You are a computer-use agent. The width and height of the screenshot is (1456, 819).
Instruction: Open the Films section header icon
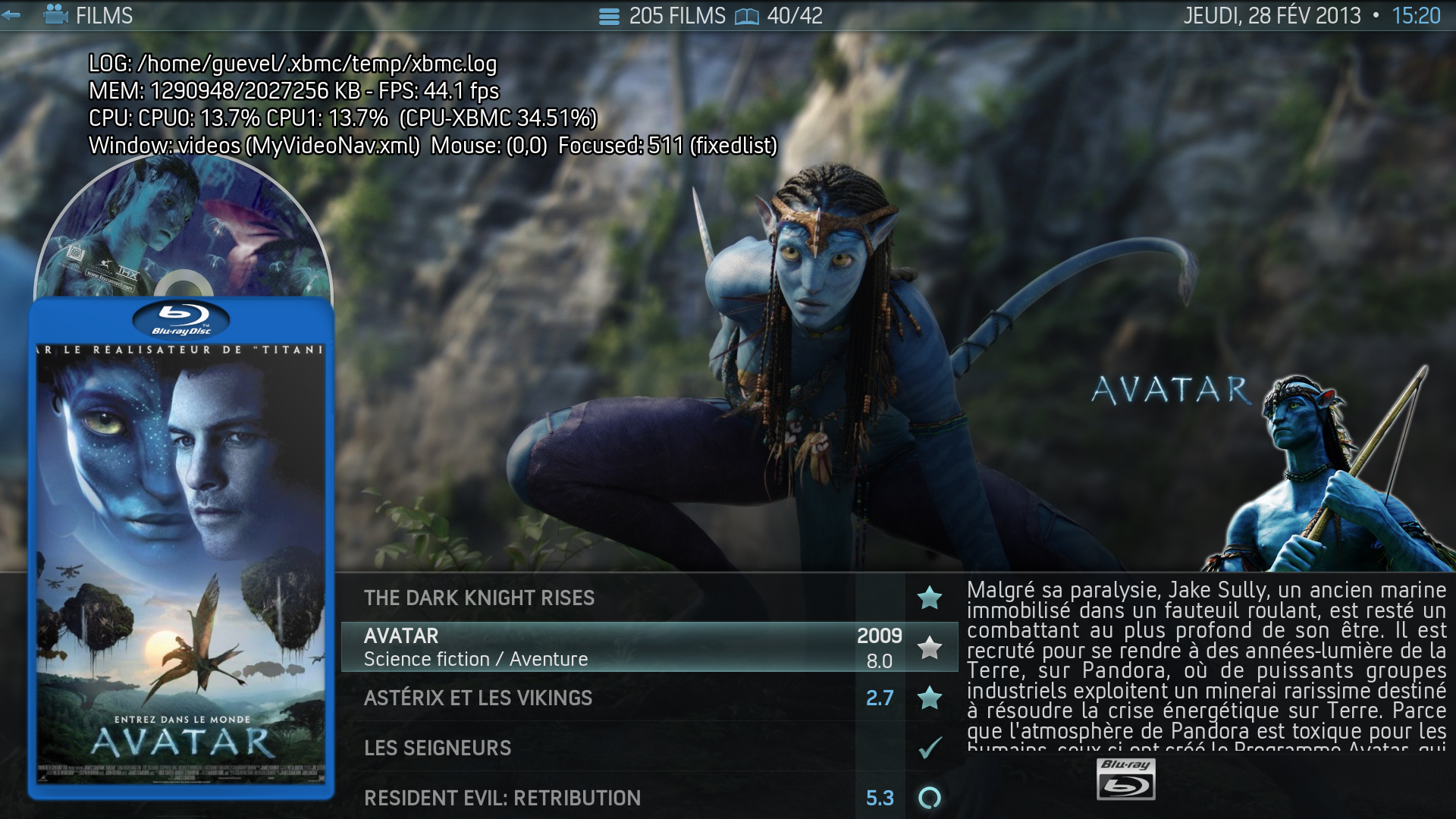55,15
